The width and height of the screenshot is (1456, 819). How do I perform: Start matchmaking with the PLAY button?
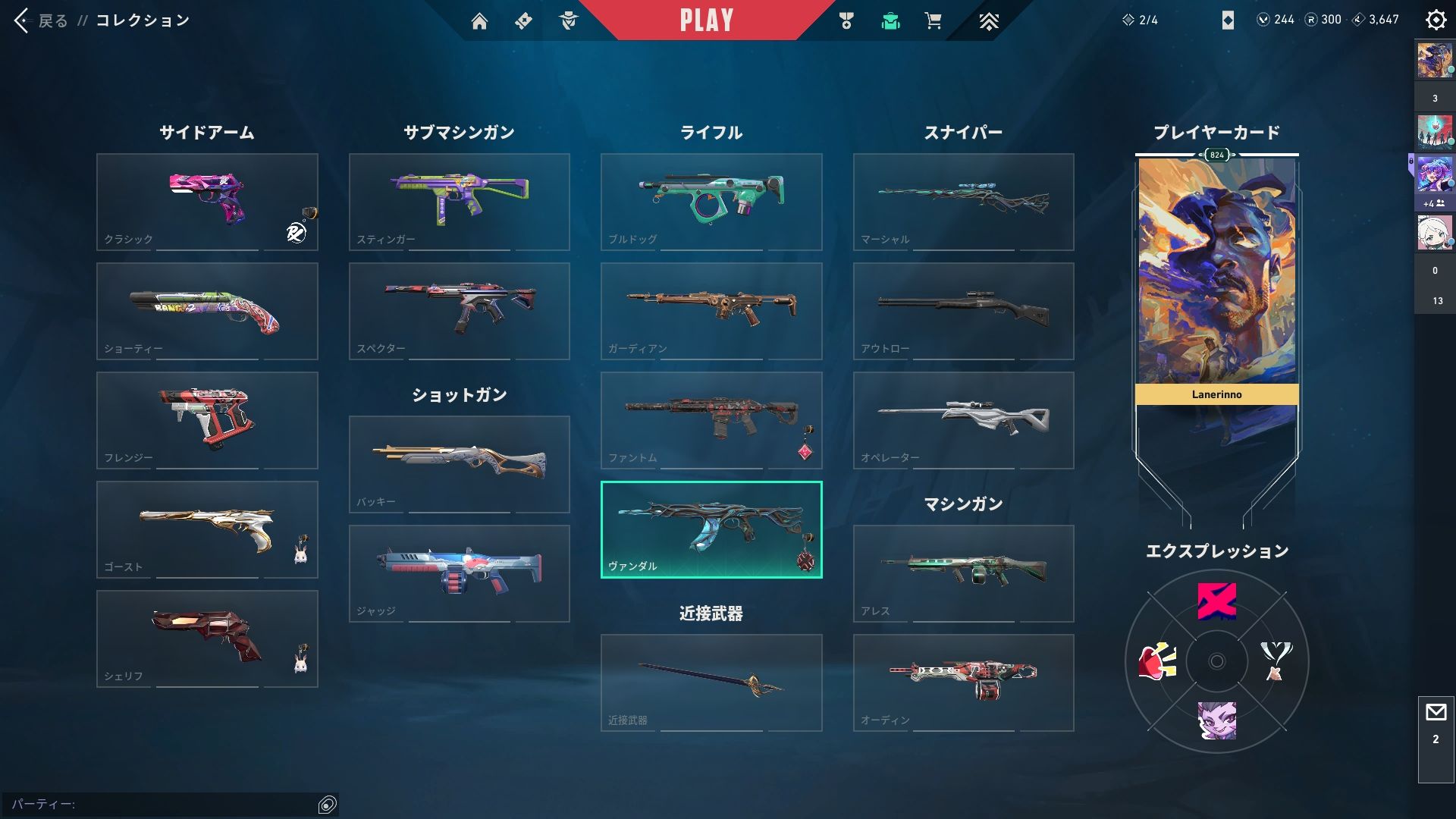point(706,20)
